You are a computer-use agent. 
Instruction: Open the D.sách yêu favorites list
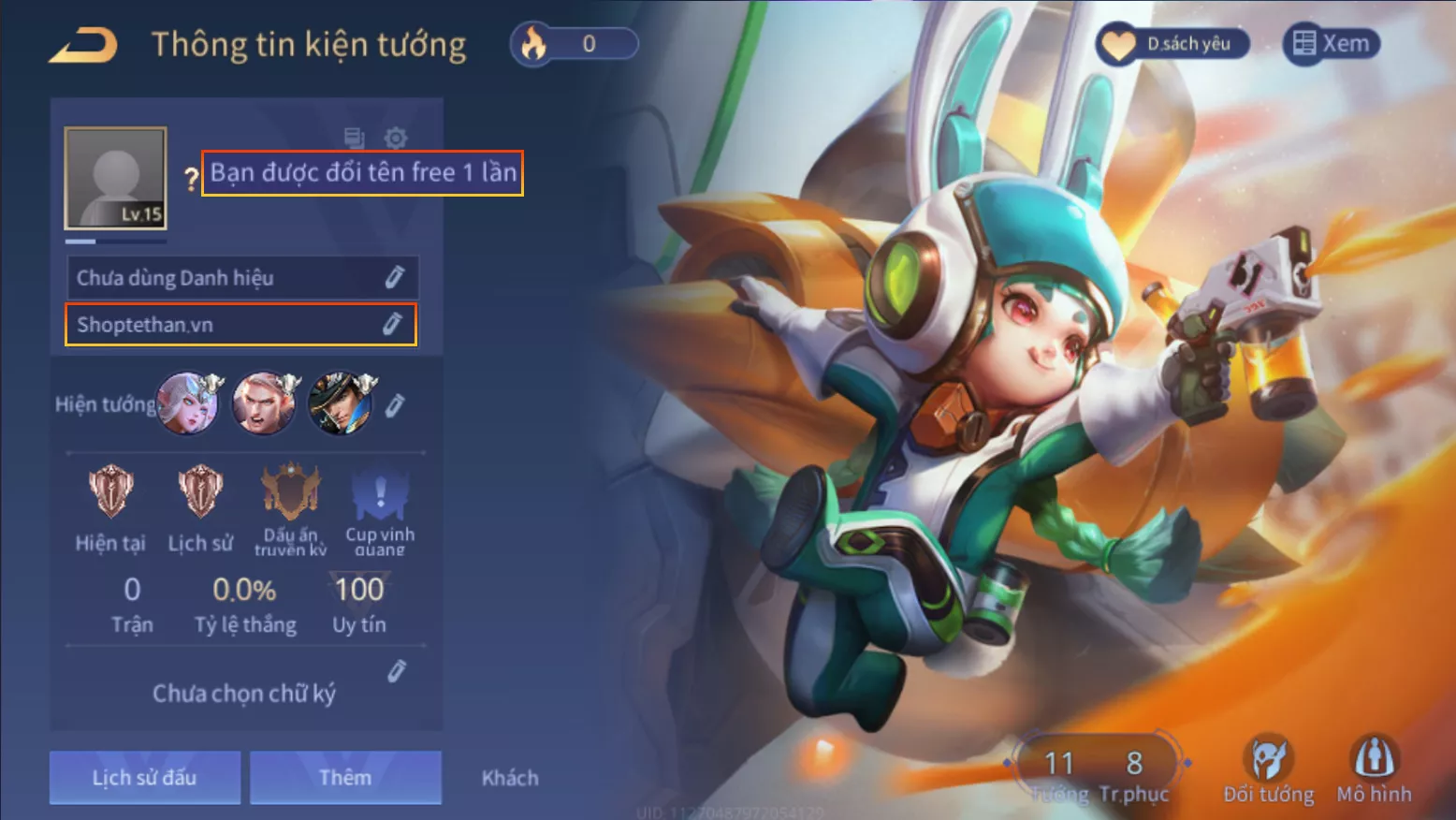(x=1173, y=44)
